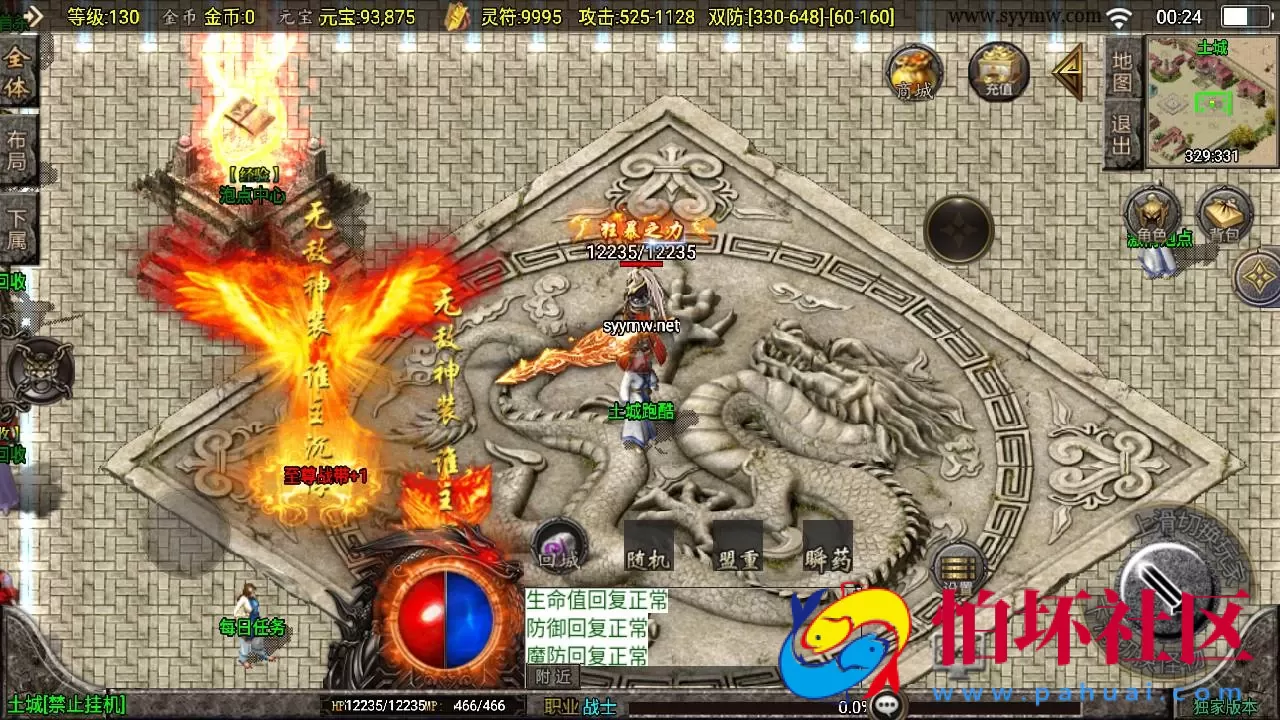1280x720 pixels.
Task: Click the chat emoji bubble icon
Action: pyautogui.click(x=886, y=702)
